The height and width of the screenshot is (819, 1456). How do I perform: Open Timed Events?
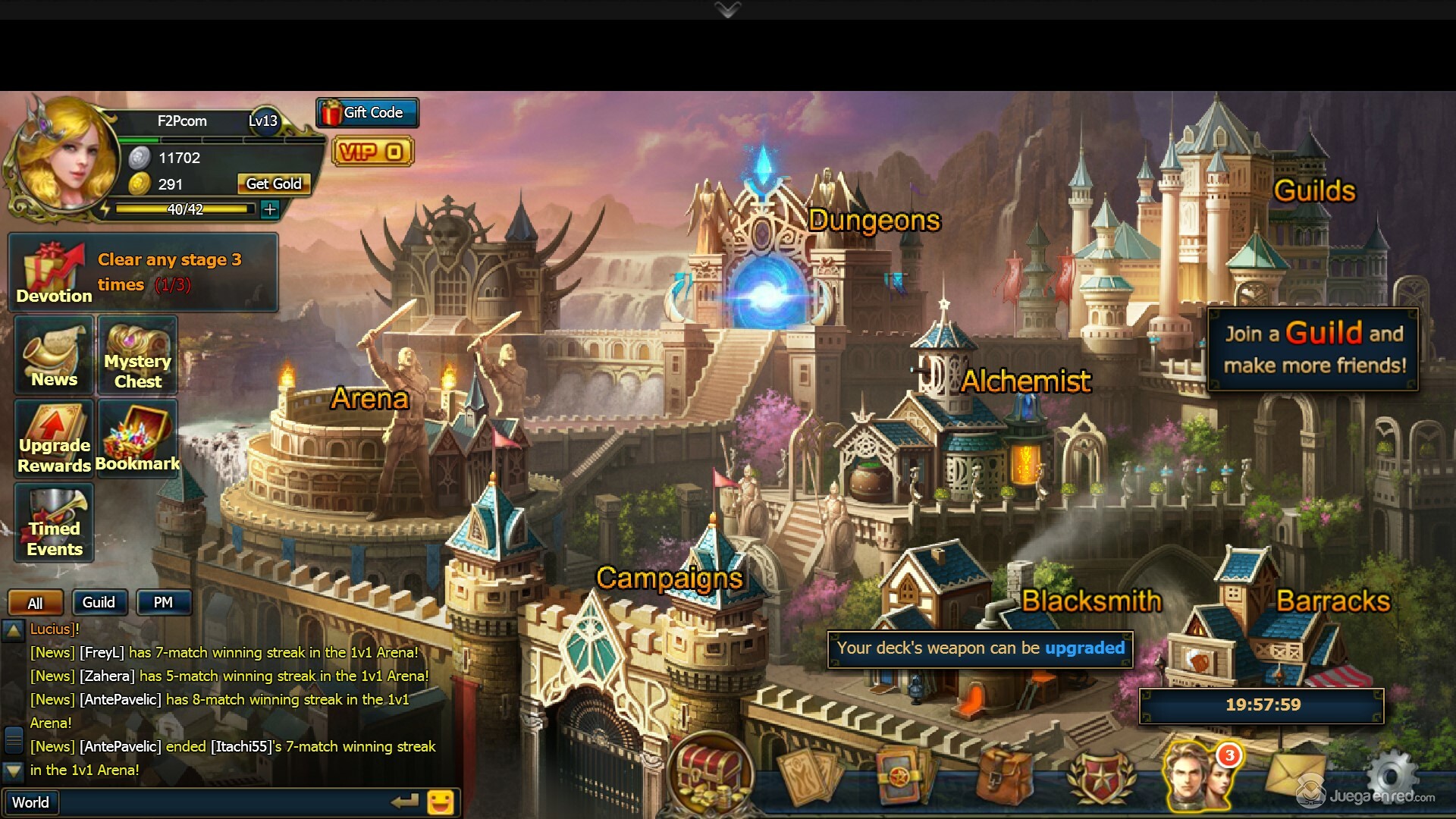pyautogui.click(x=54, y=523)
